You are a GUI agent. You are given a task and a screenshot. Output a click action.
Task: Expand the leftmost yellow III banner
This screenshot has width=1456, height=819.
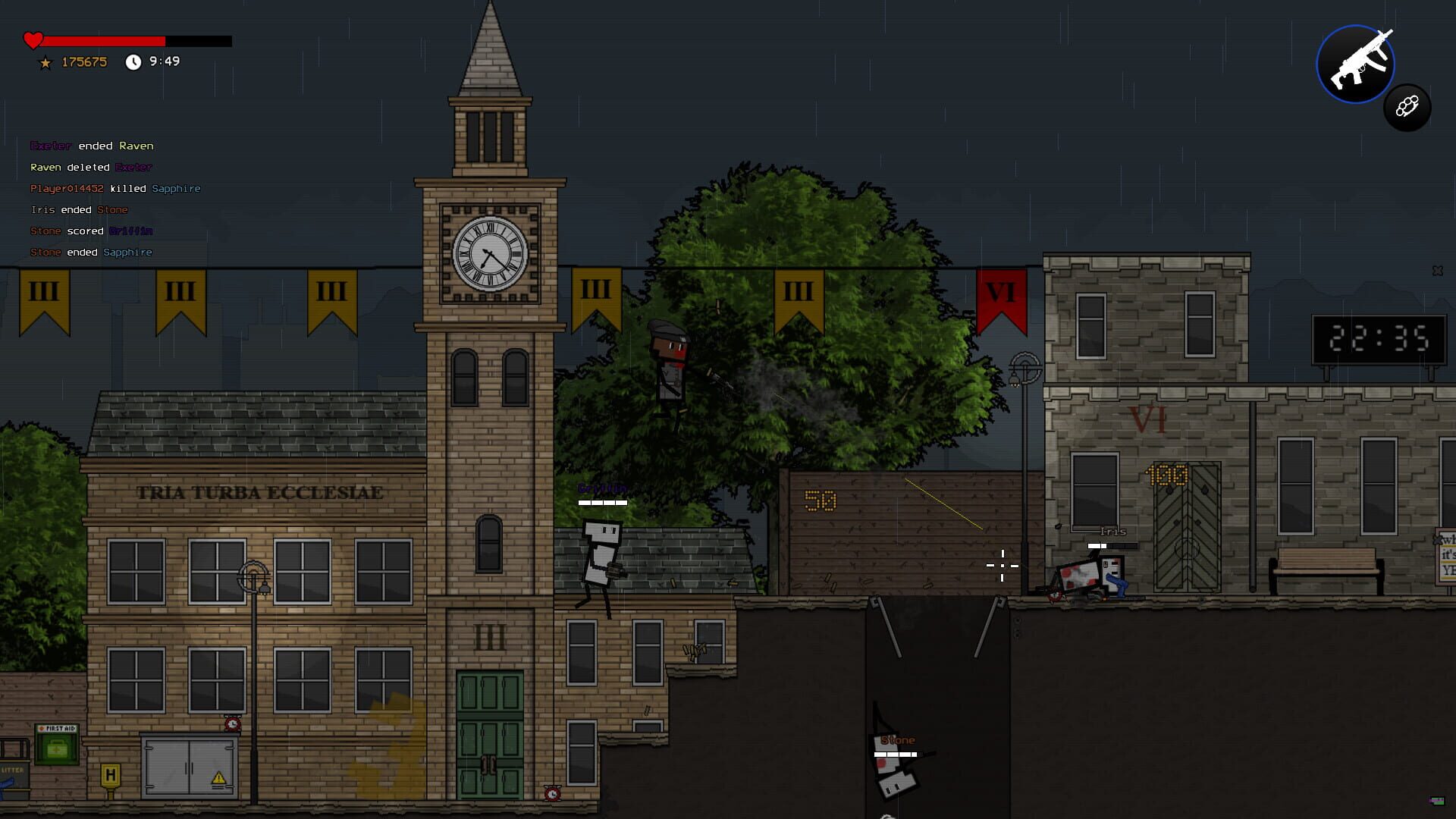(x=43, y=300)
